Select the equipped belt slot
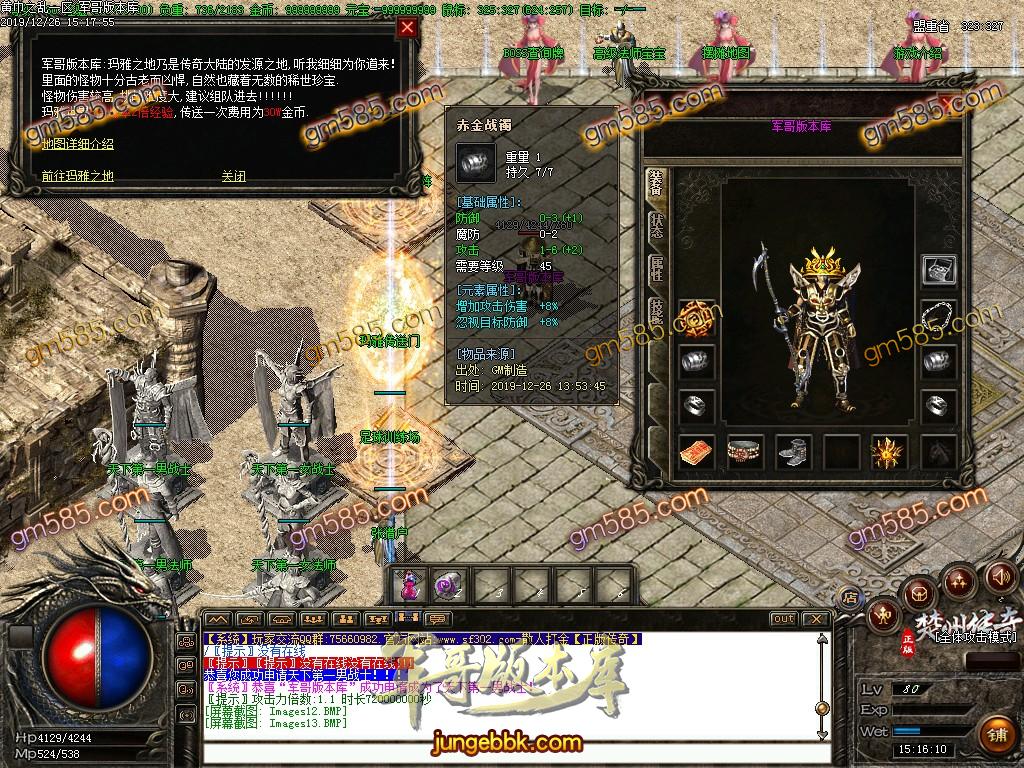1024x768 pixels. coord(745,452)
